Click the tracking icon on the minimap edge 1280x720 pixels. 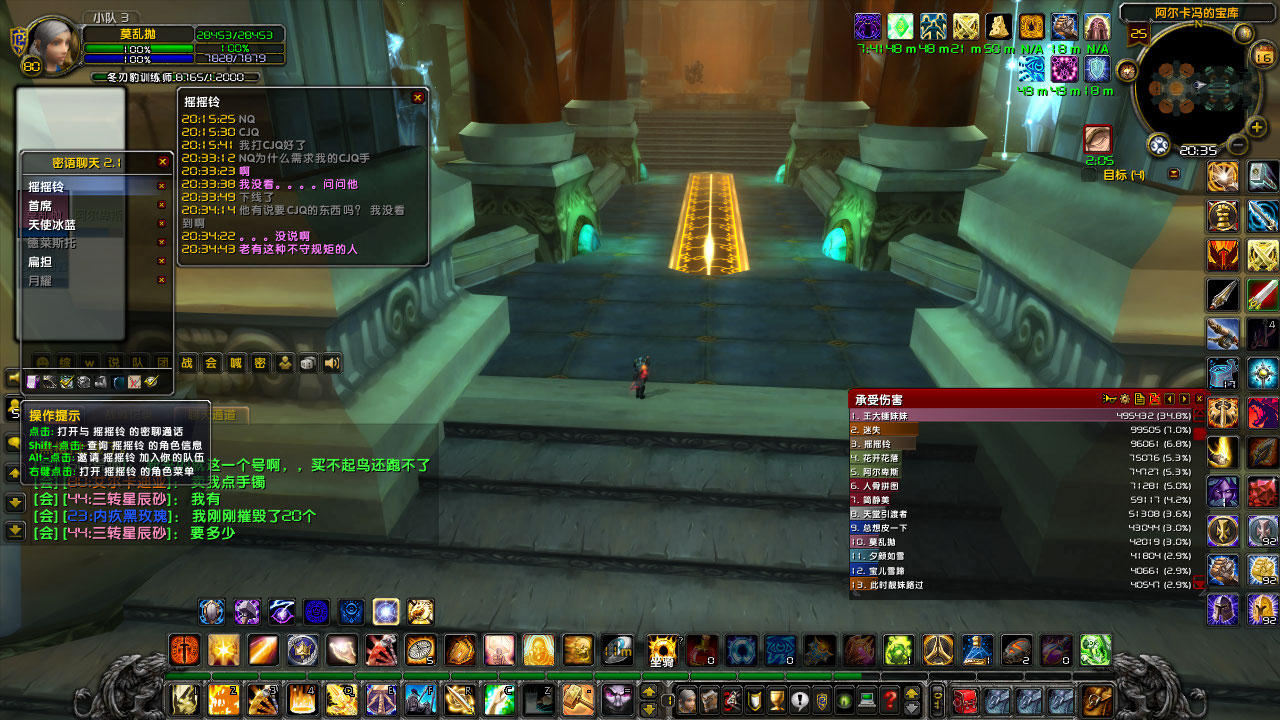[x=1245, y=32]
